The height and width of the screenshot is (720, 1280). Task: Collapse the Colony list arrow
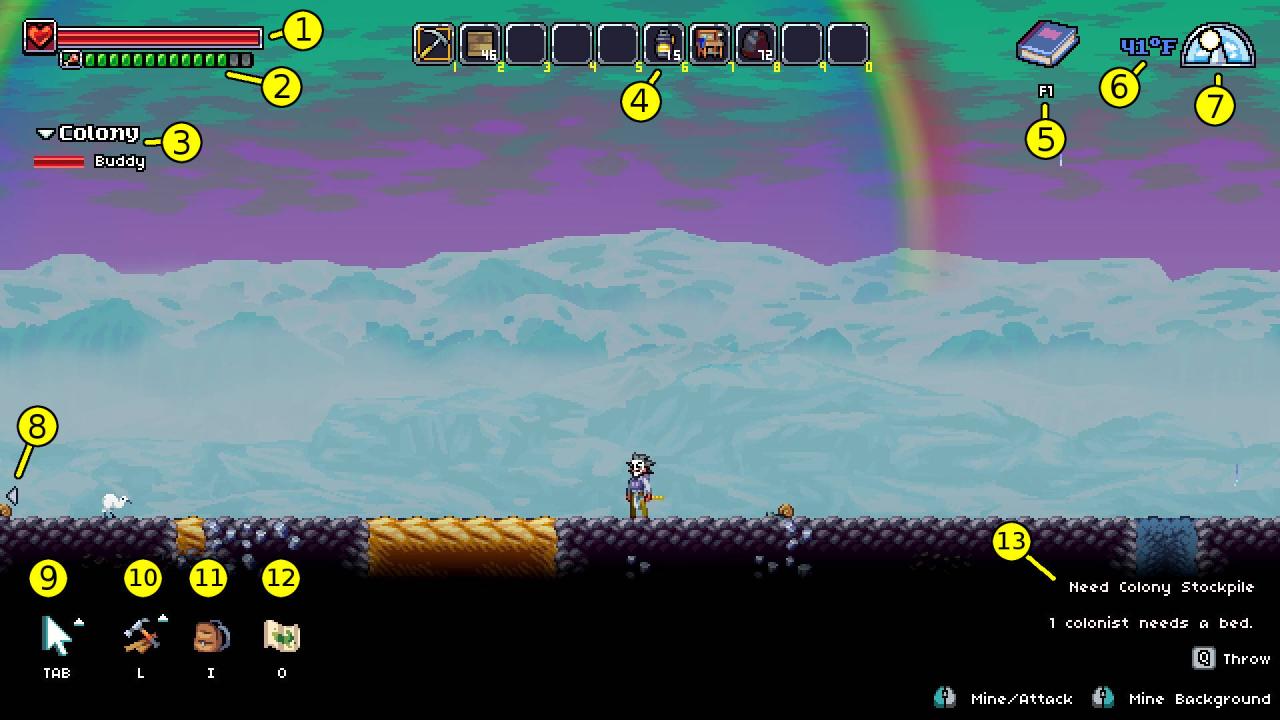coord(45,134)
